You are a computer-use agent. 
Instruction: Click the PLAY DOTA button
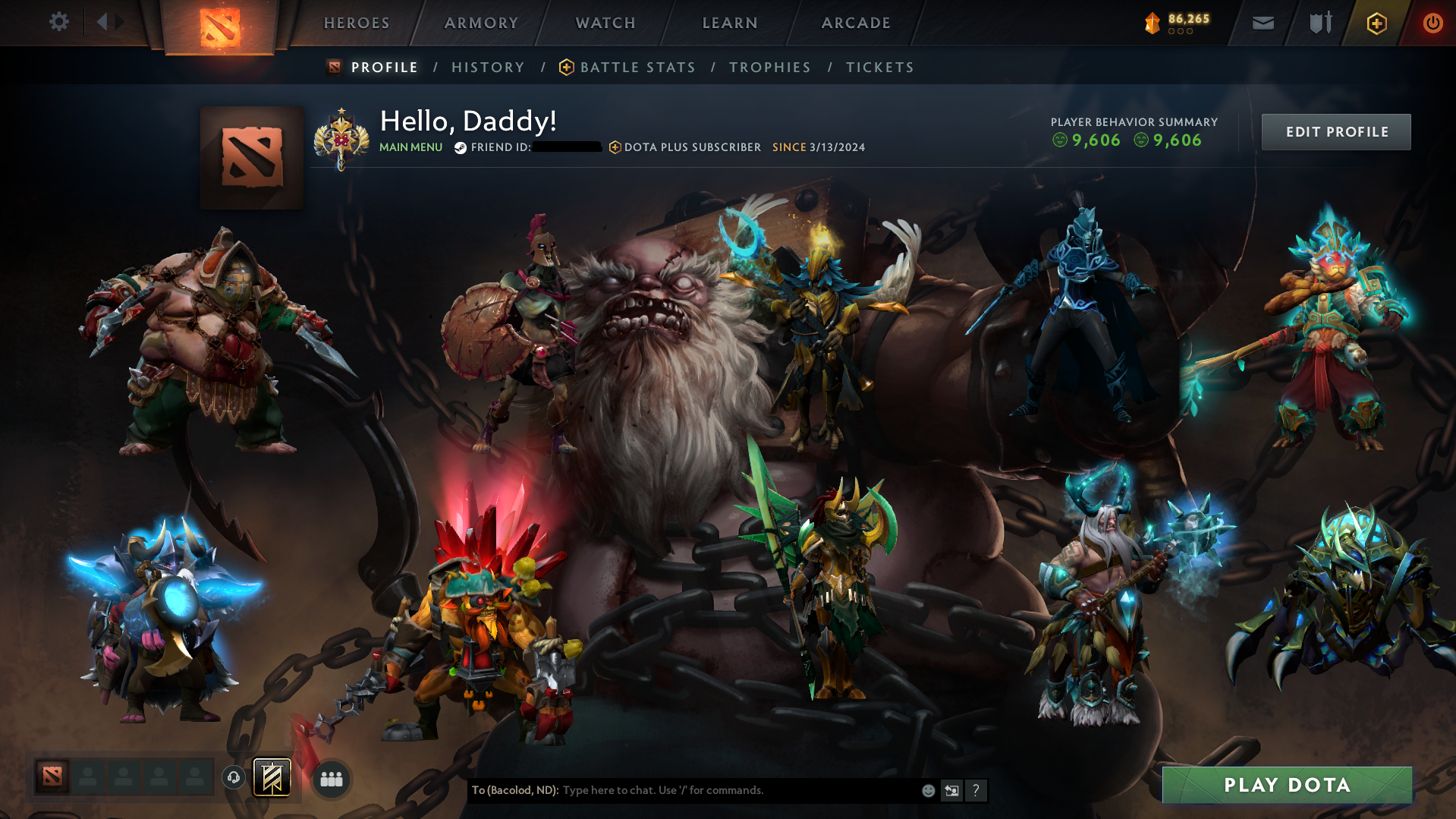(1287, 785)
